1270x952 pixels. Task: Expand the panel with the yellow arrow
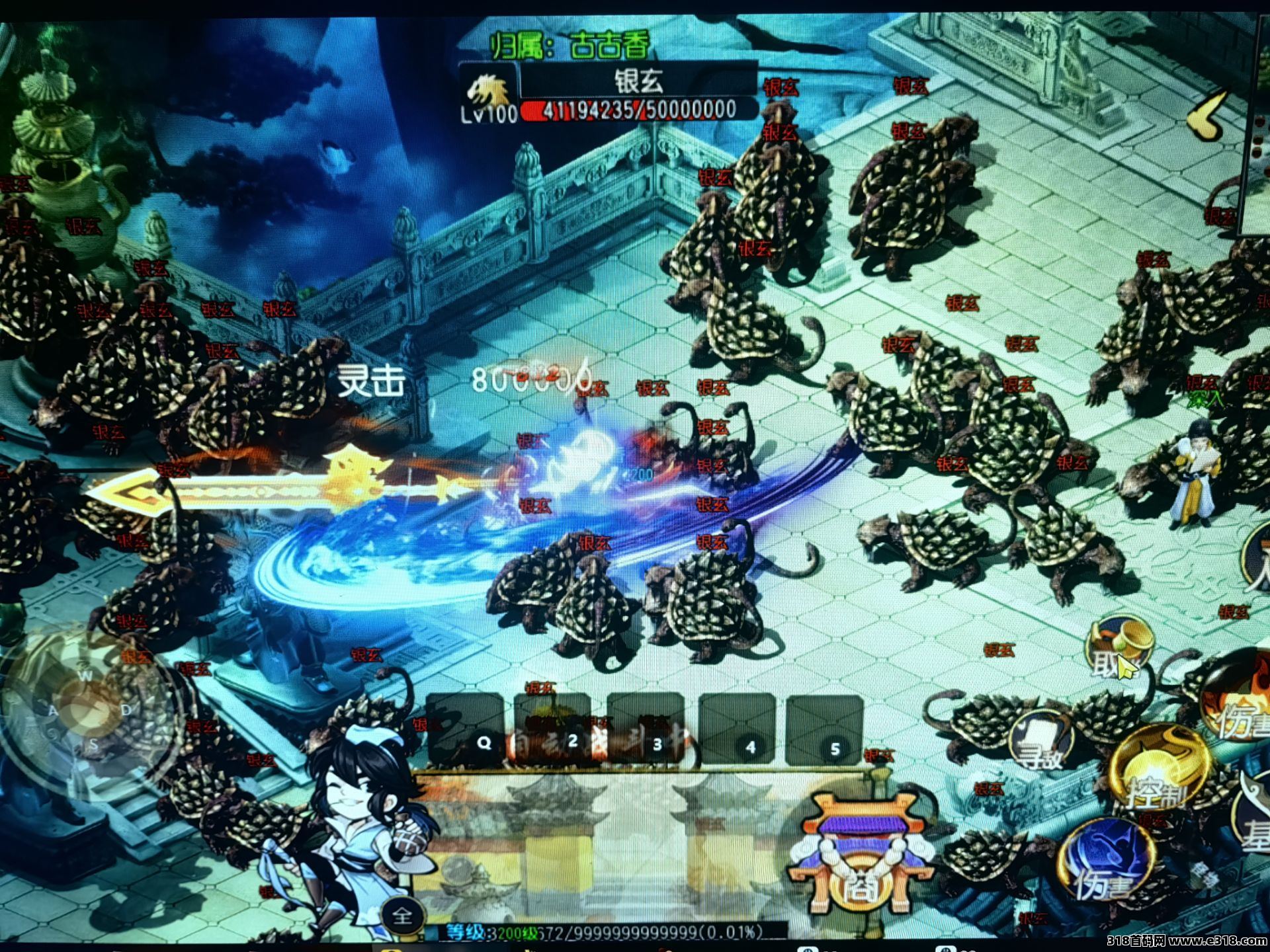1207,116
